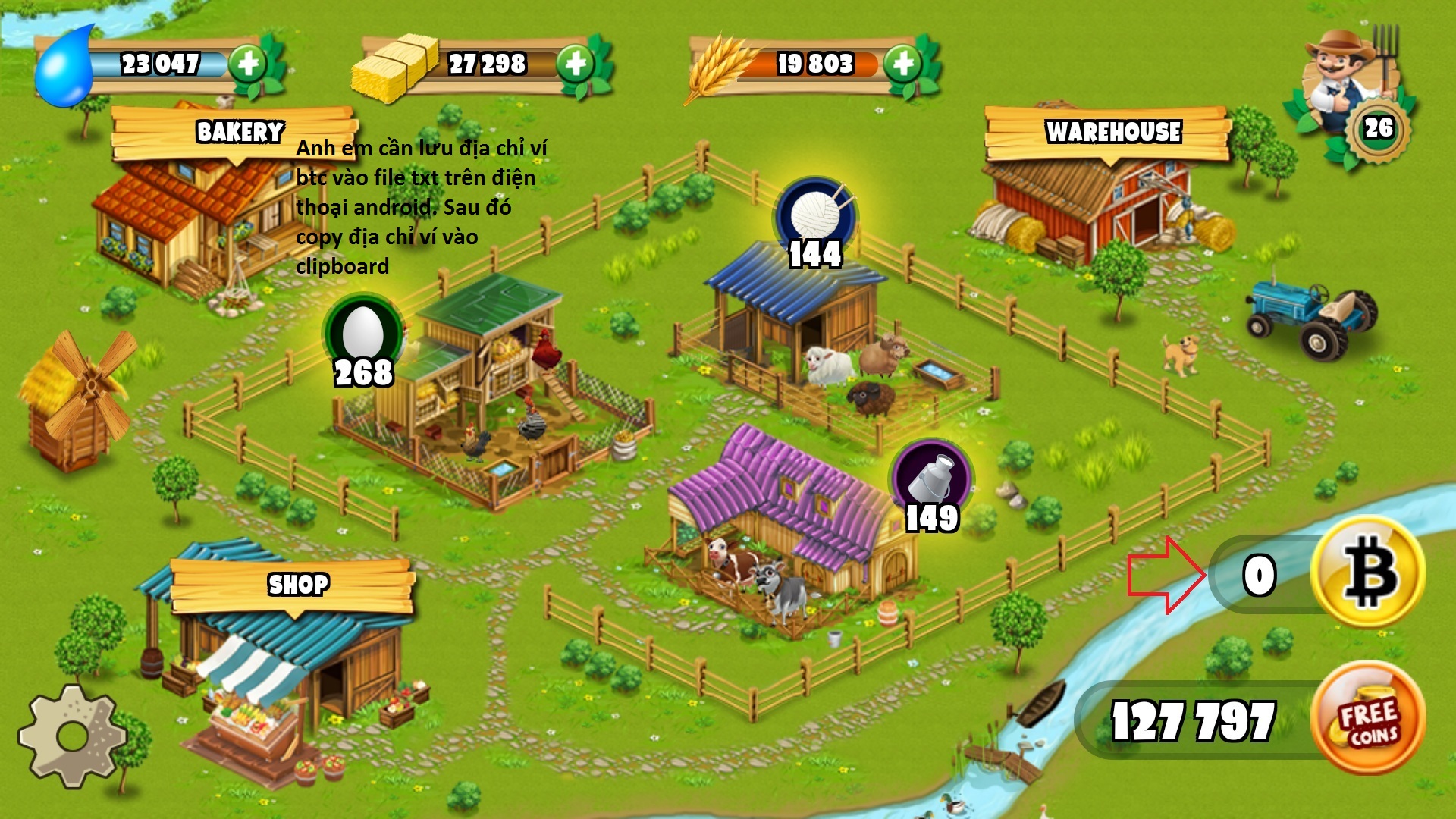
Task: Tap the gold Bitcoin coin button
Action: click(x=1368, y=572)
